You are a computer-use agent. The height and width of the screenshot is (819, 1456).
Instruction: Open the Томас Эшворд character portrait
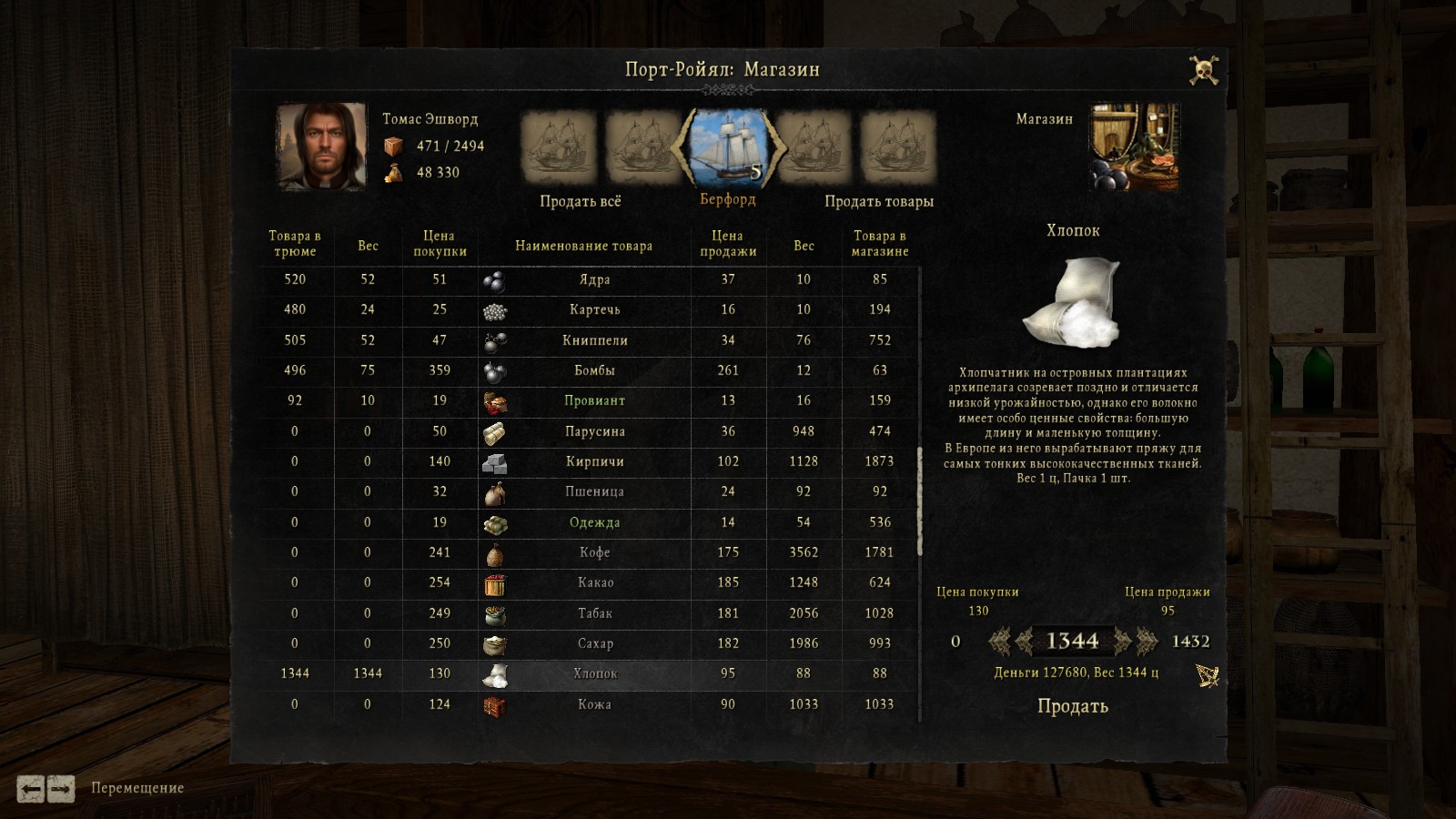click(x=321, y=147)
